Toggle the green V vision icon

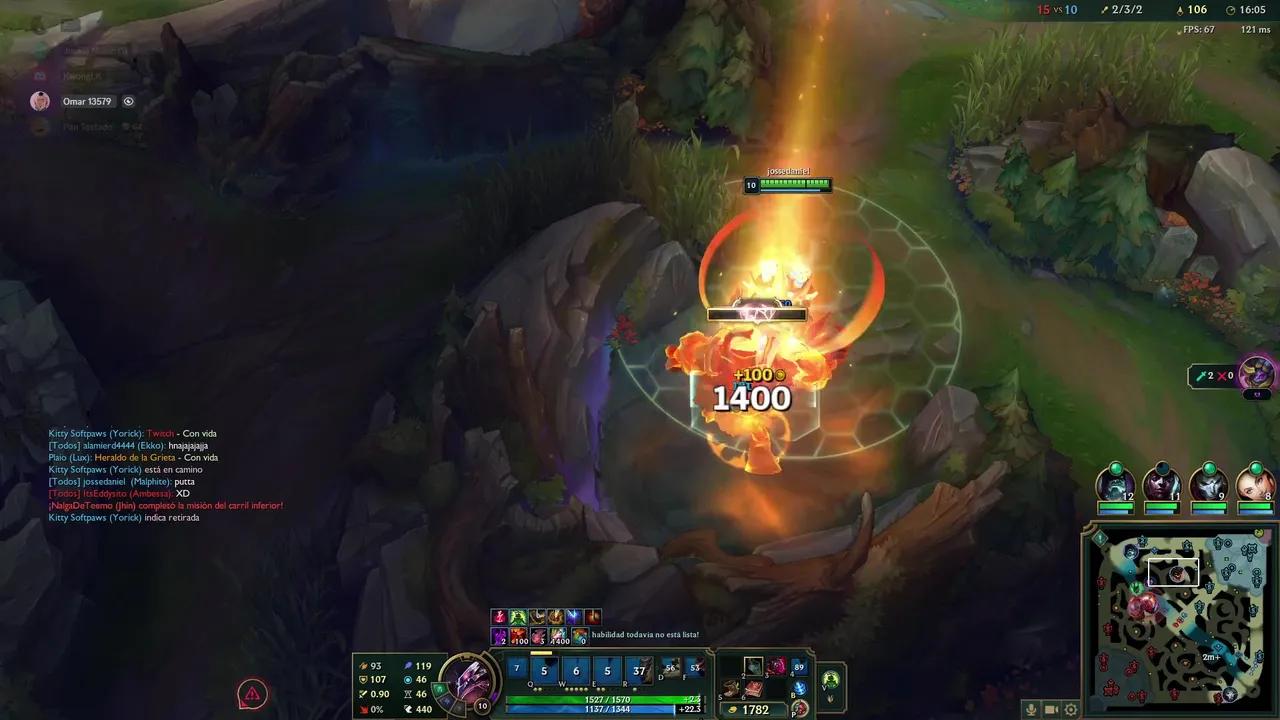click(x=830, y=677)
